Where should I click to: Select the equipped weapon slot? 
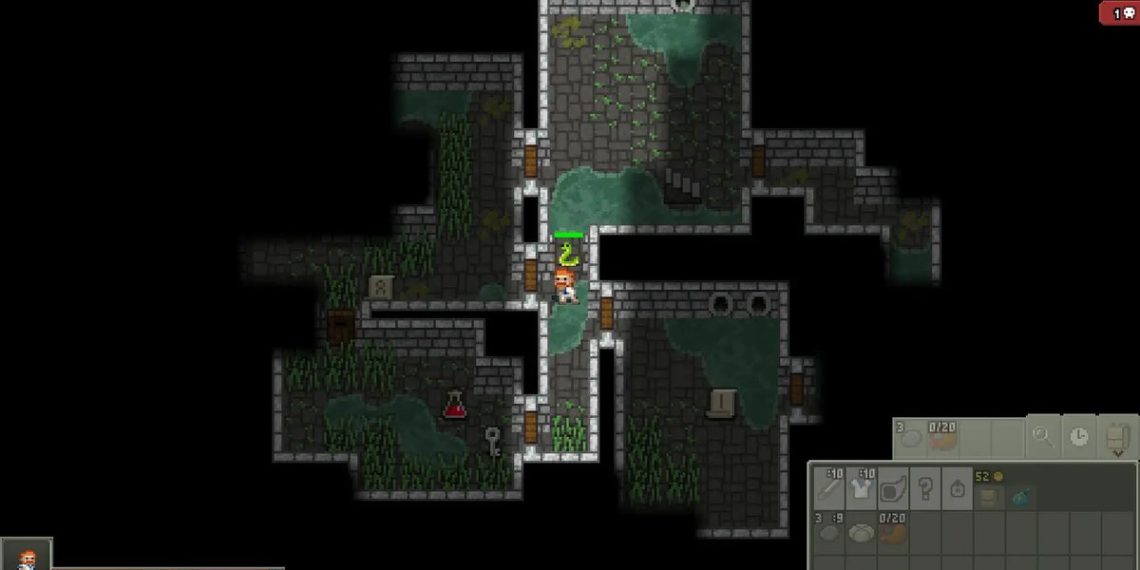pyautogui.click(x=829, y=488)
